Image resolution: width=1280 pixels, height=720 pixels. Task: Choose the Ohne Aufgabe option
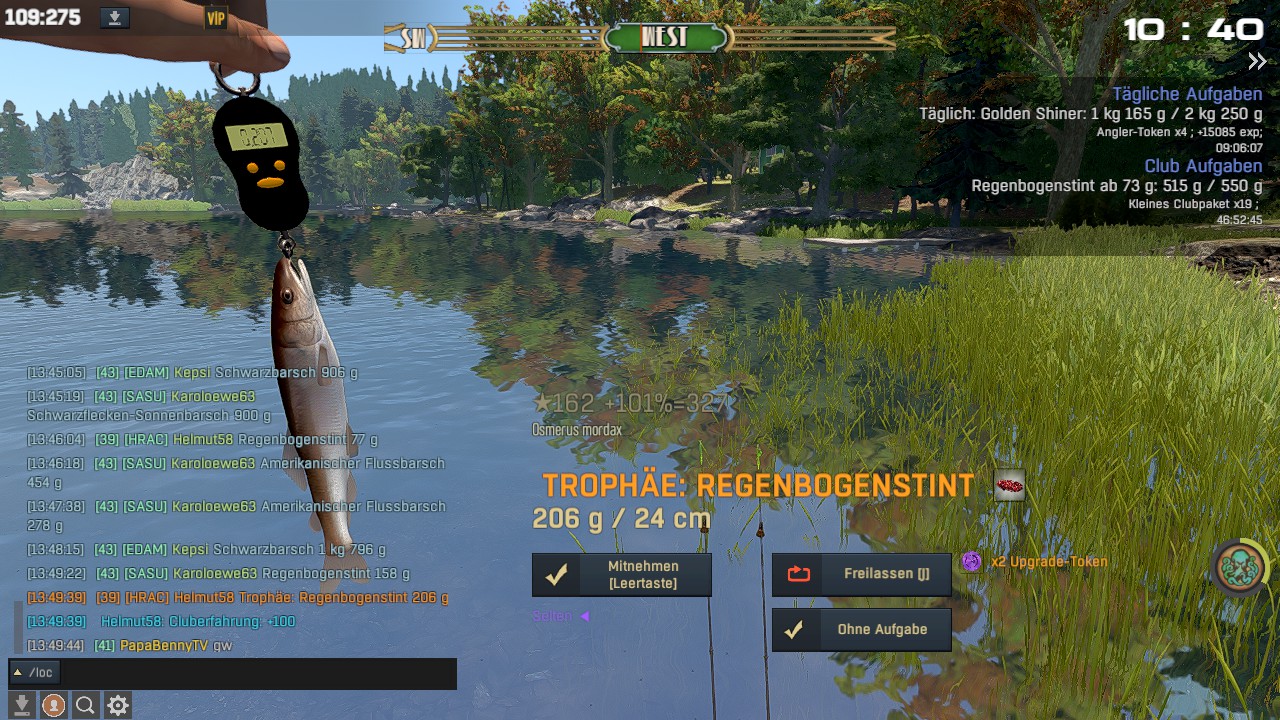(x=861, y=630)
